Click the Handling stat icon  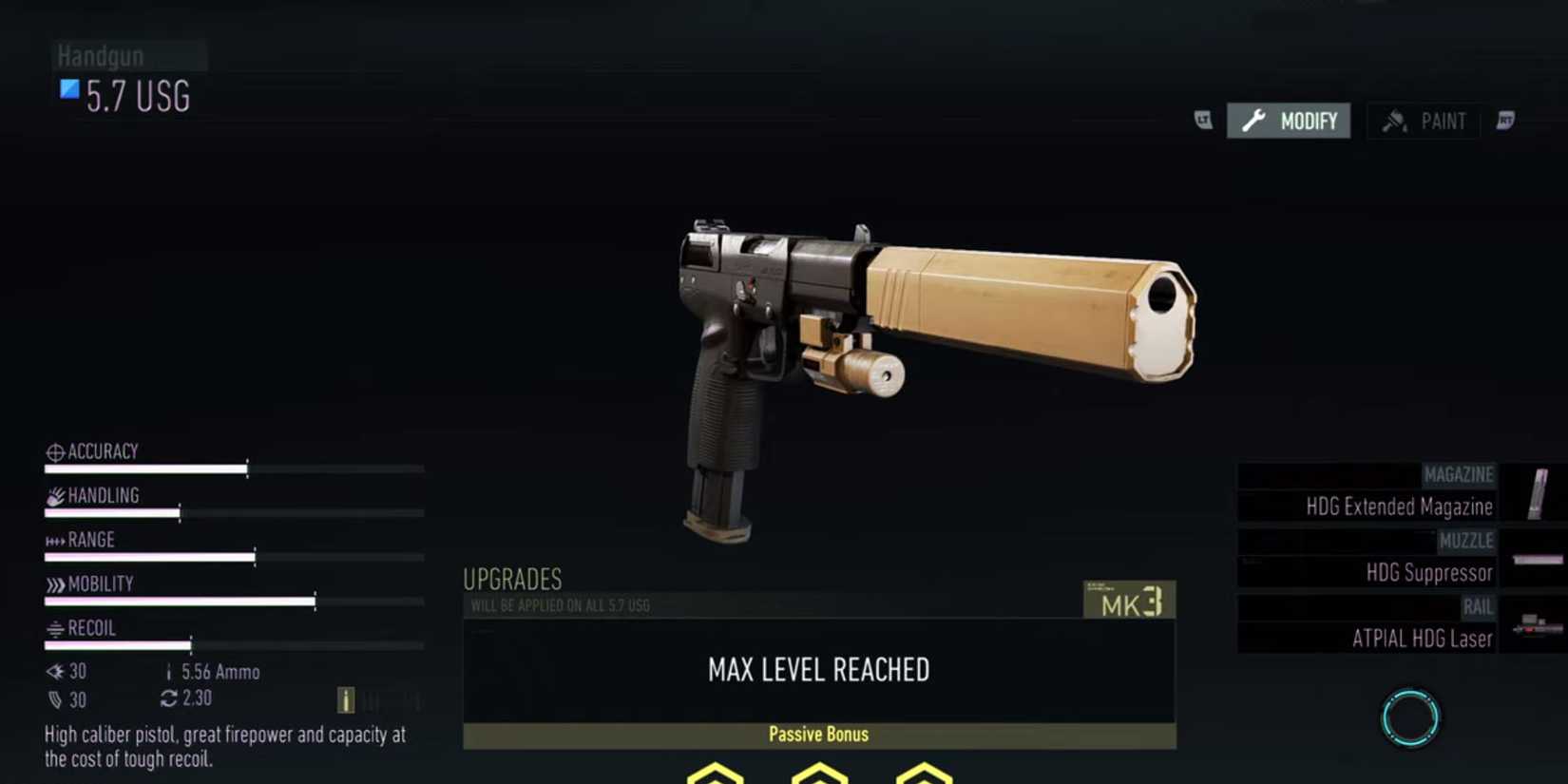54,495
